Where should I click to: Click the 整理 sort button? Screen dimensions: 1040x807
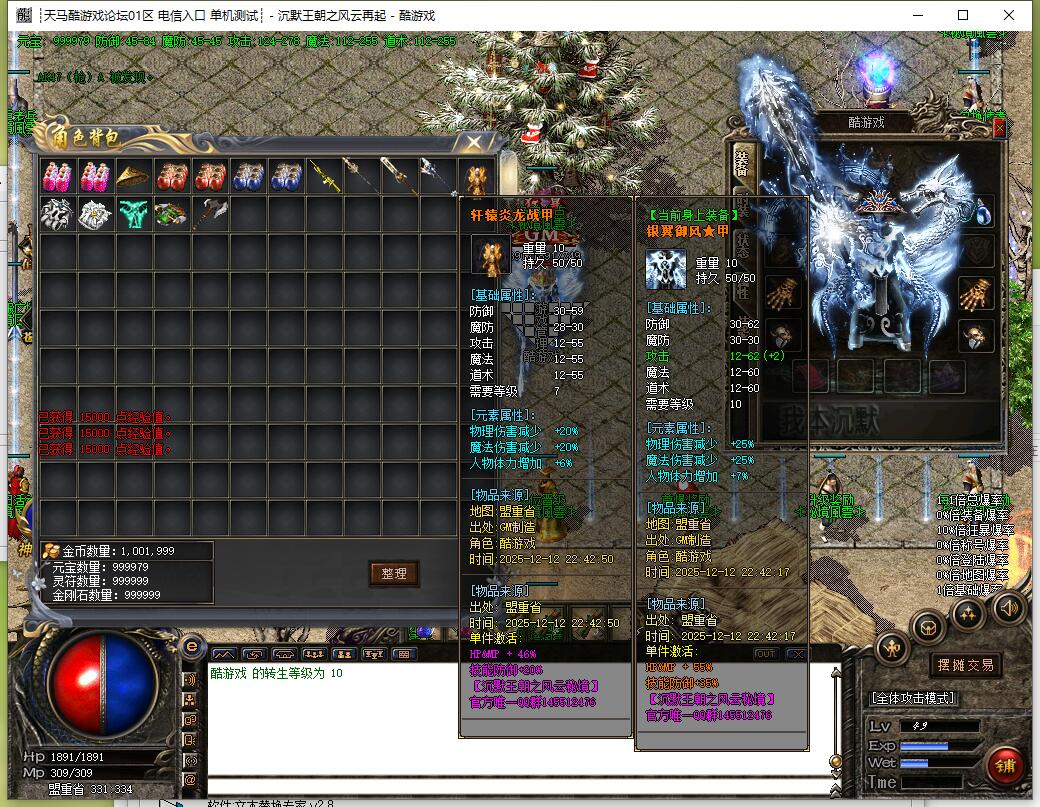coord(394,573)
